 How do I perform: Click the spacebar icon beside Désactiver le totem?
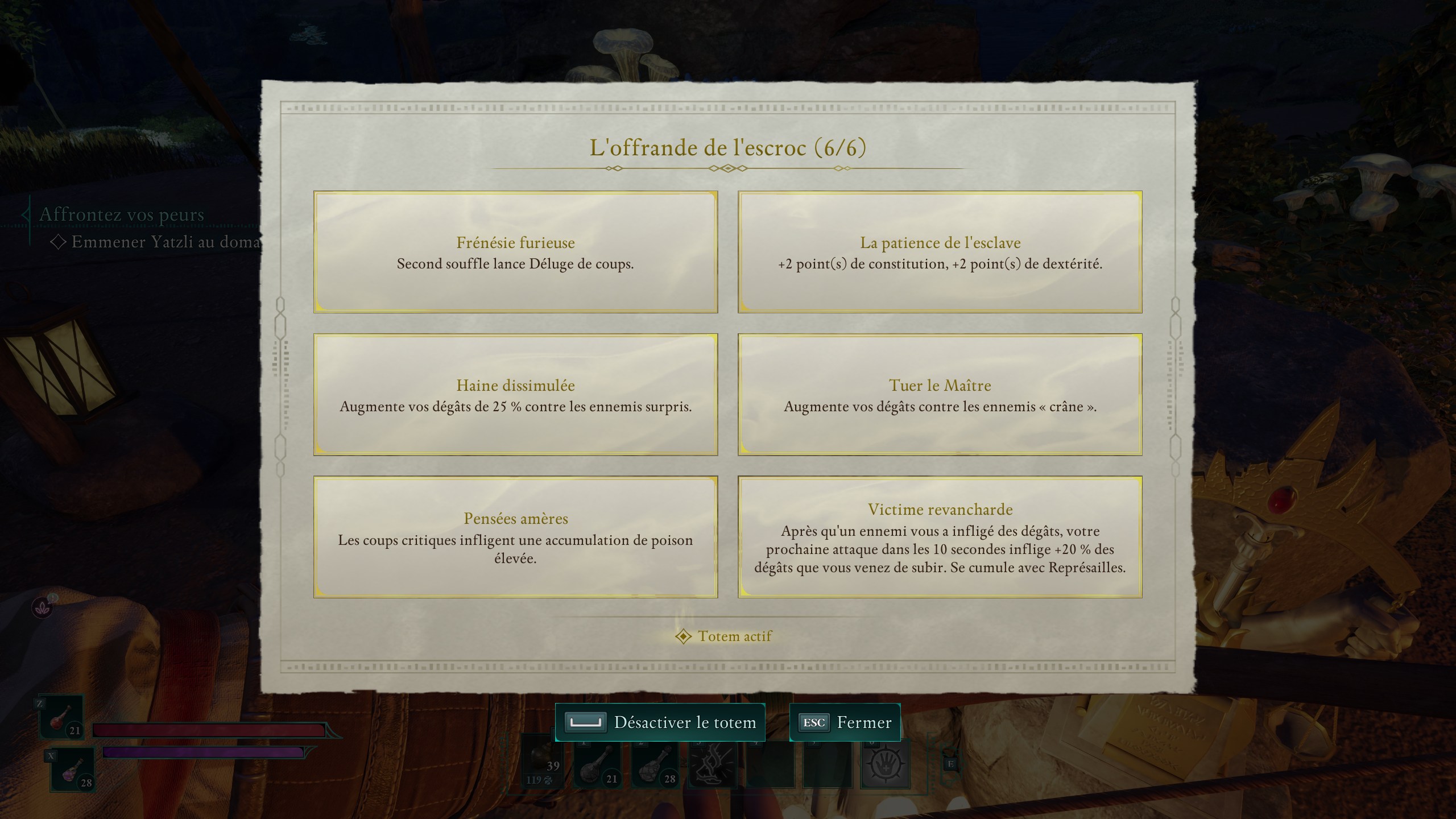(x=586, y=723)
